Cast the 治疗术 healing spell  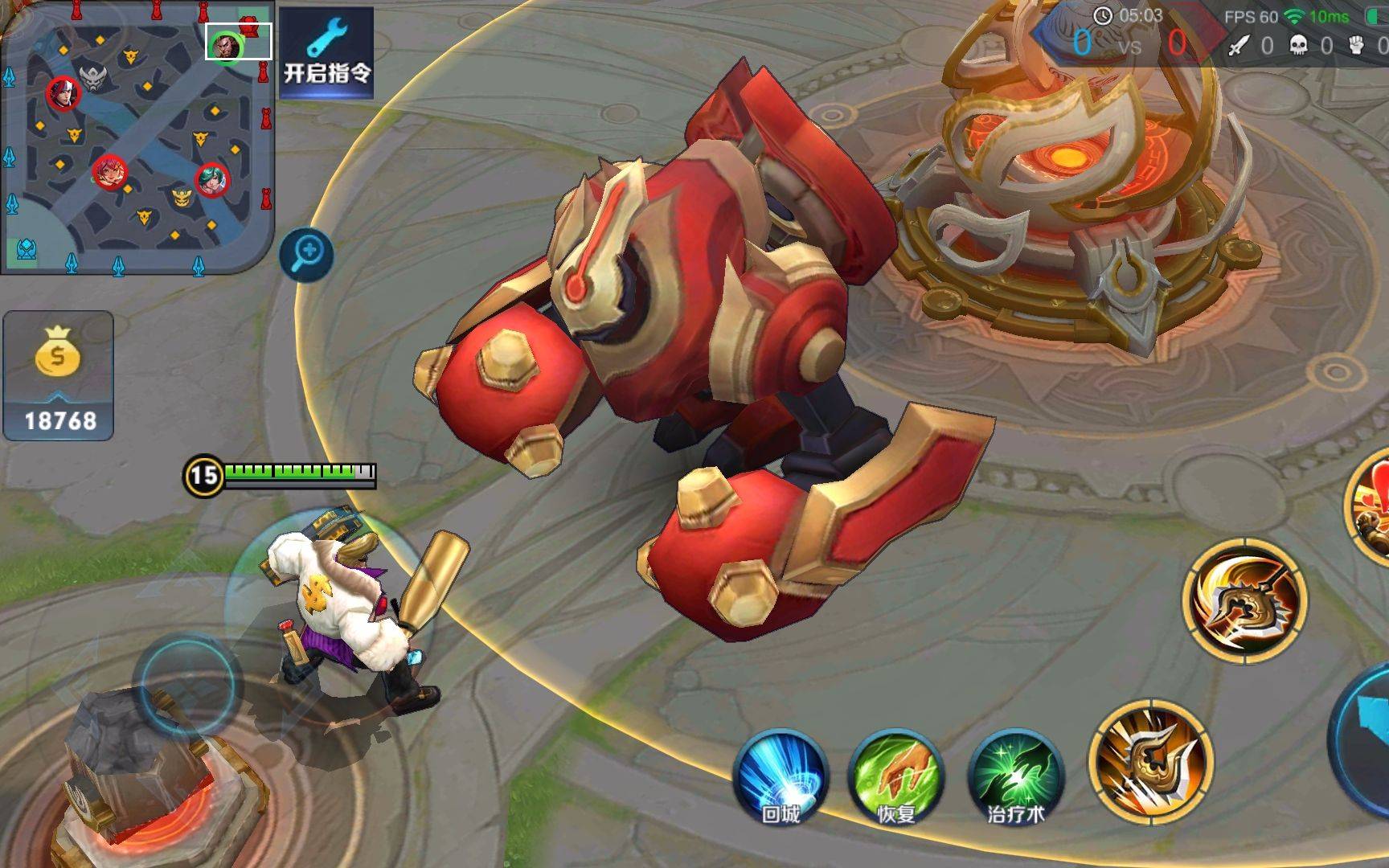click(1015, 776)
